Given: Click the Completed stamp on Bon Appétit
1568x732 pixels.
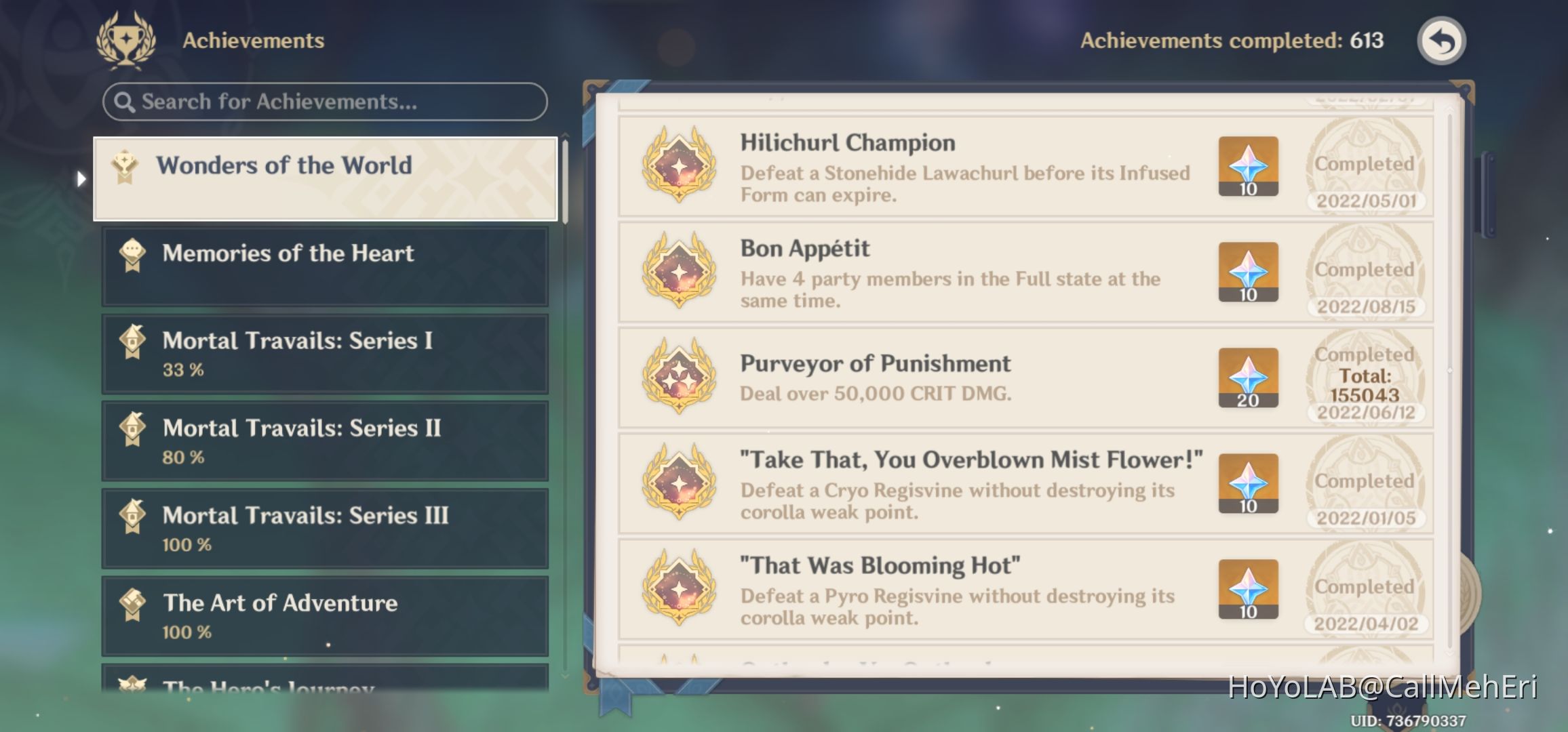Looking at the screenshot, I should click(x=1364, y=269).
